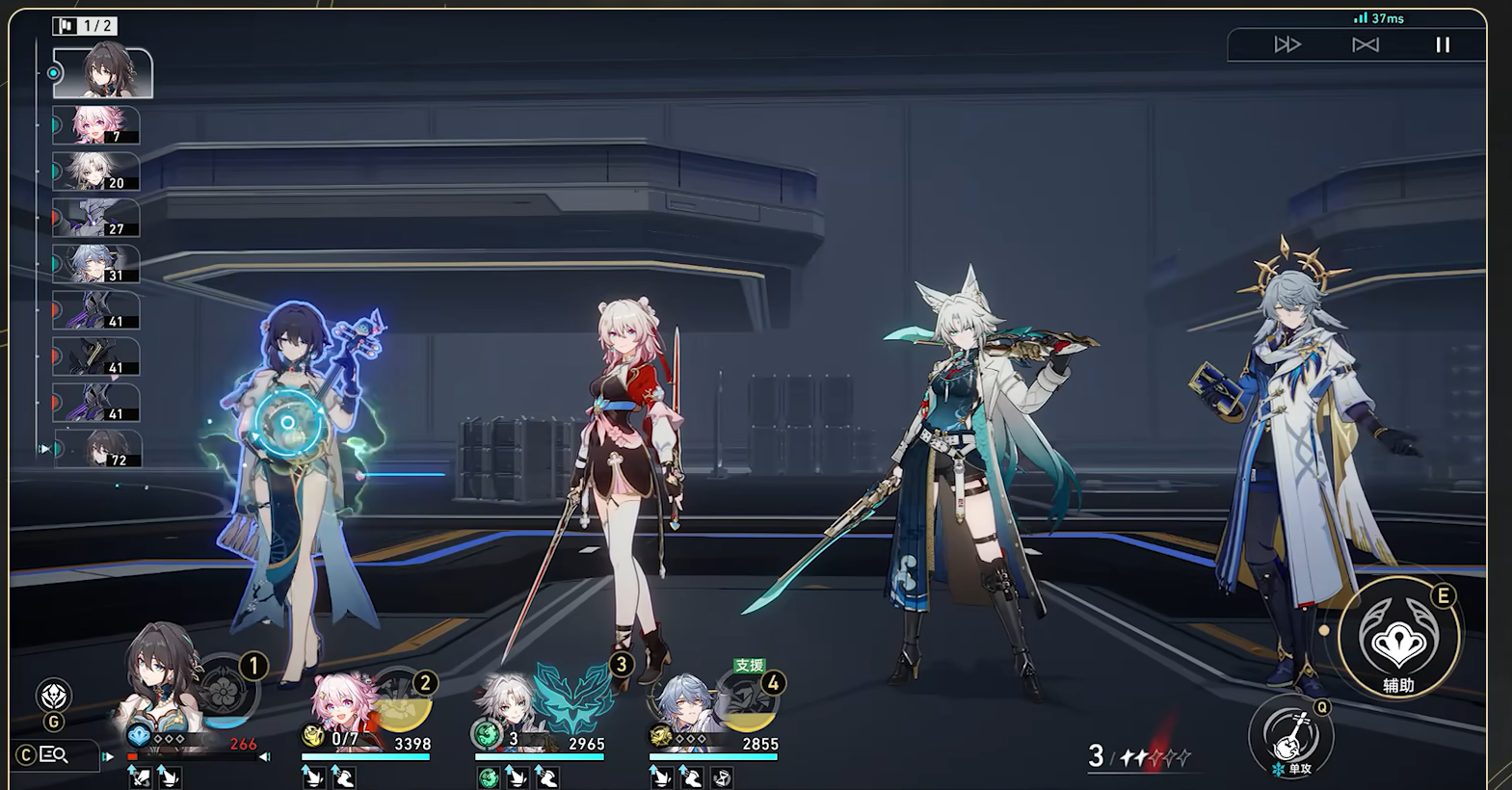Select the blue-haired support character portrait
Viewport: 1512px width, 790px height.
684,706
